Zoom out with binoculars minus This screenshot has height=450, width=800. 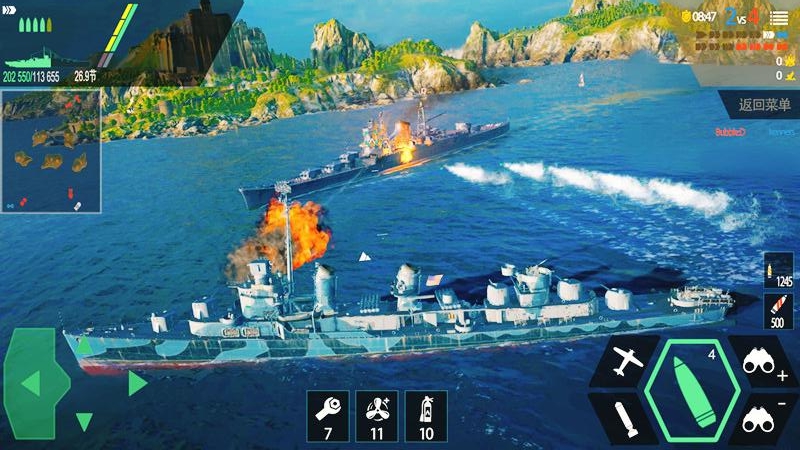pos(765,416)
